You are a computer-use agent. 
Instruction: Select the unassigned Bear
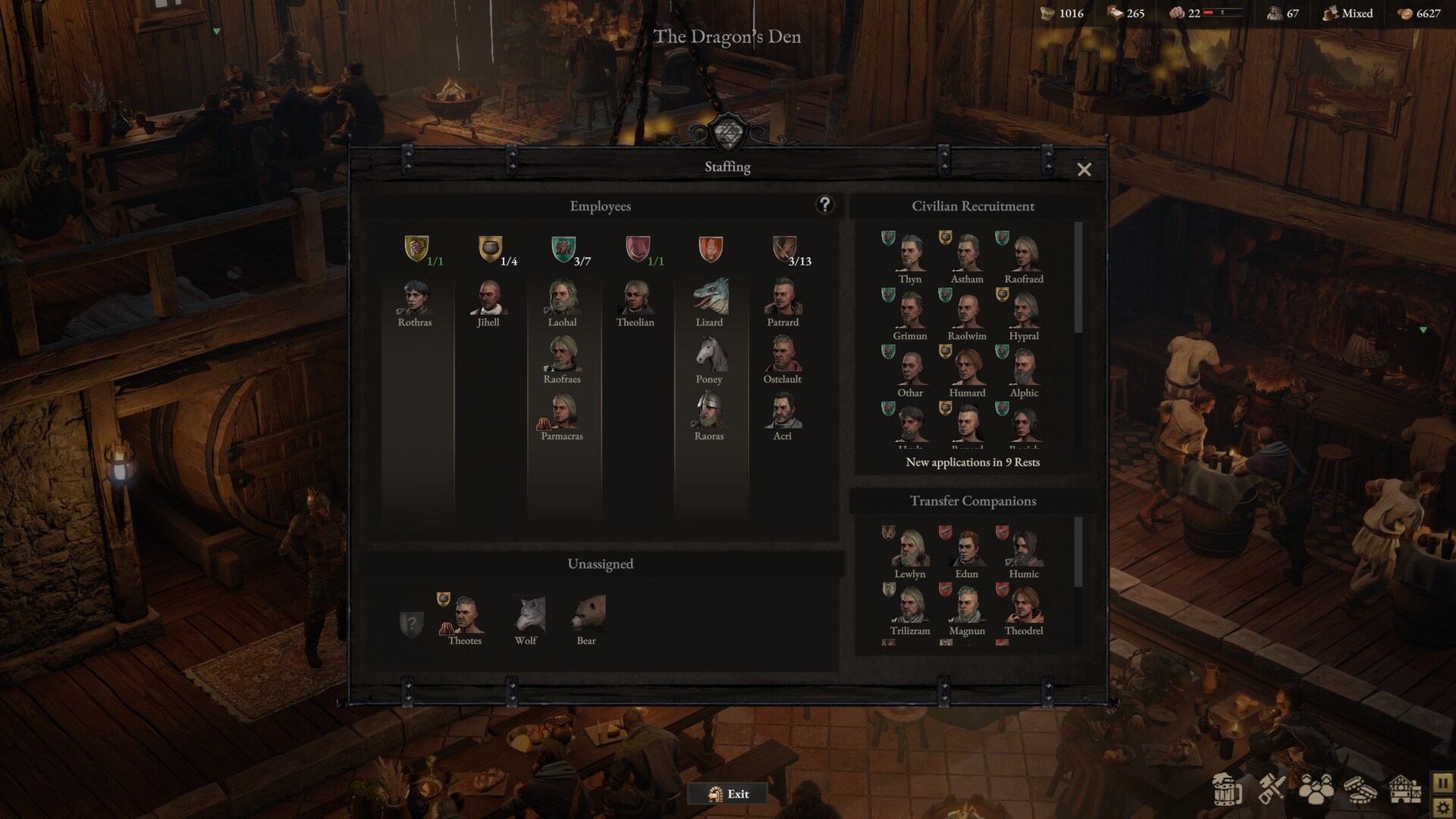click(586, 616)
